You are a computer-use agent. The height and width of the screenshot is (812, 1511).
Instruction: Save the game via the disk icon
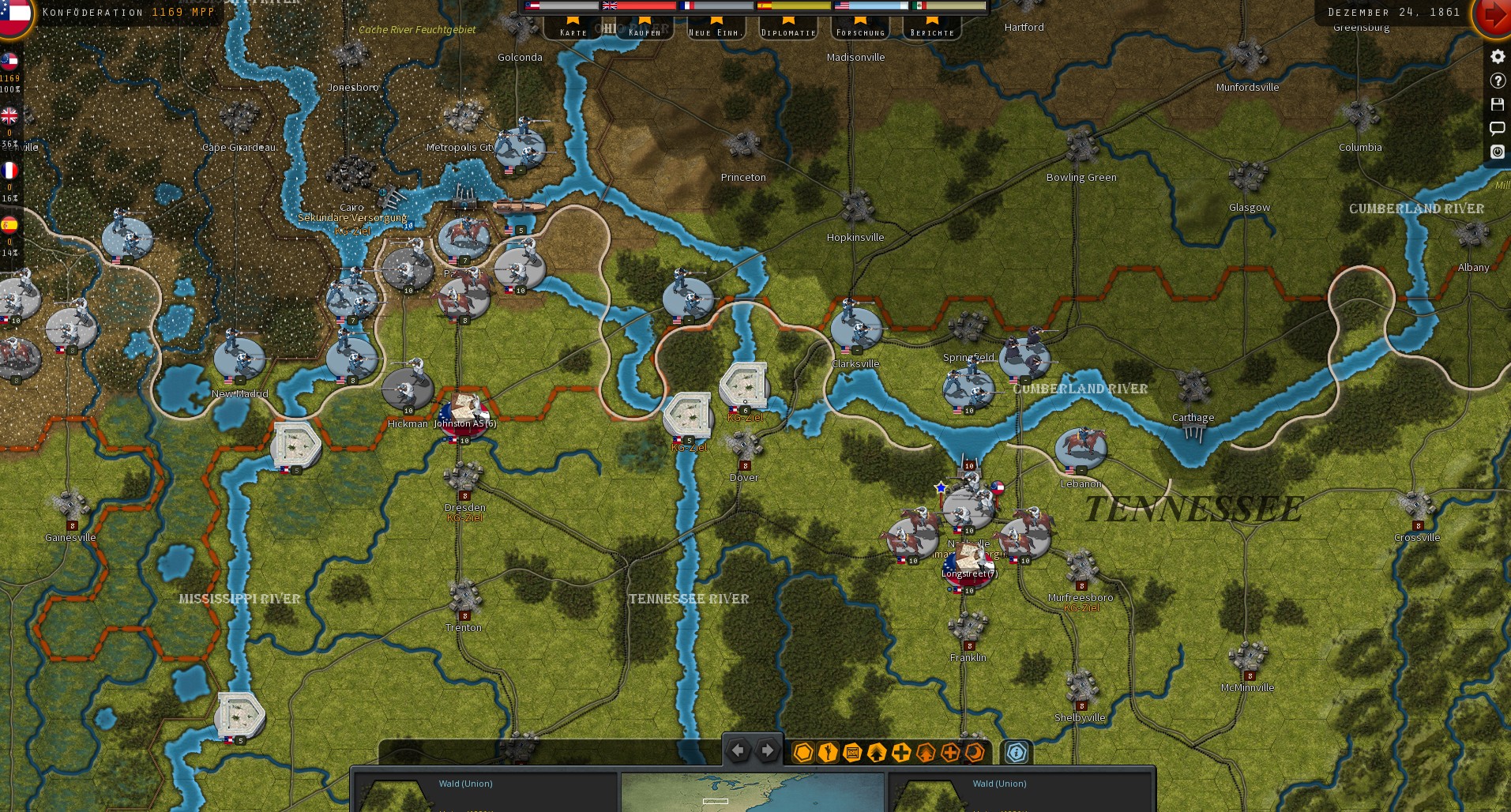click(x=1497, y=103)
